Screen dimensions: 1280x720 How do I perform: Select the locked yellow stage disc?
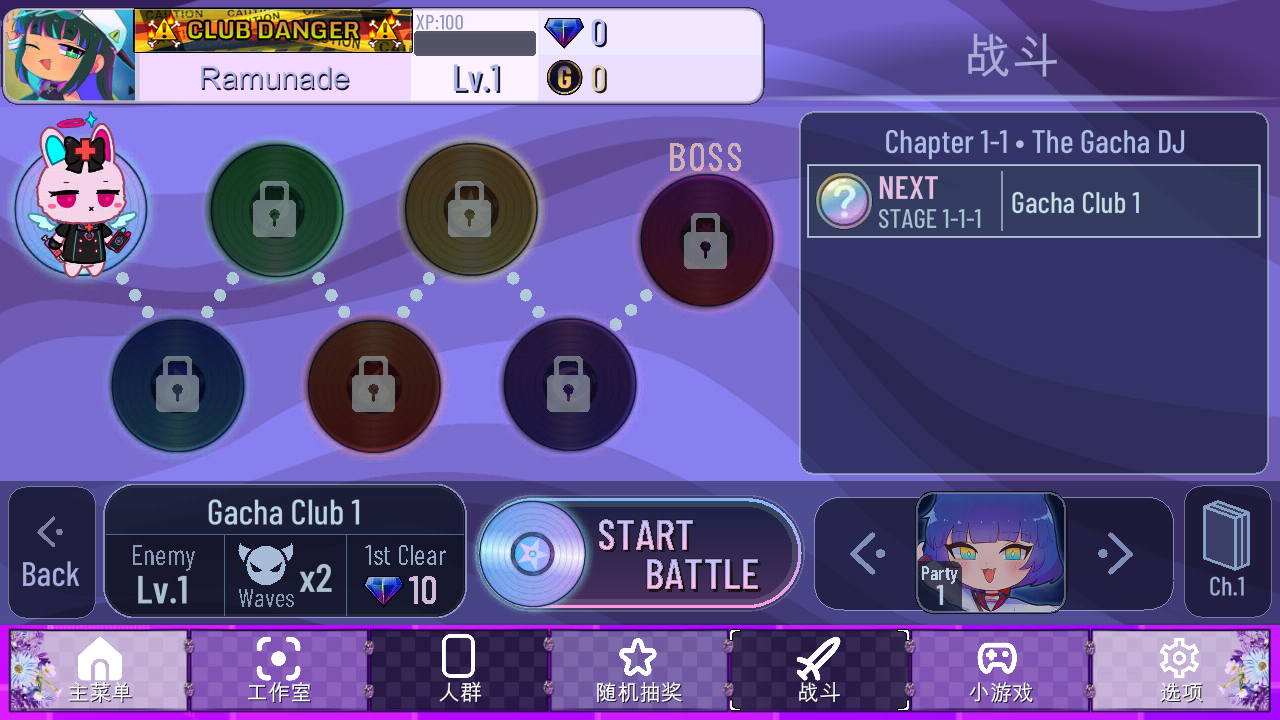[470, 209]
